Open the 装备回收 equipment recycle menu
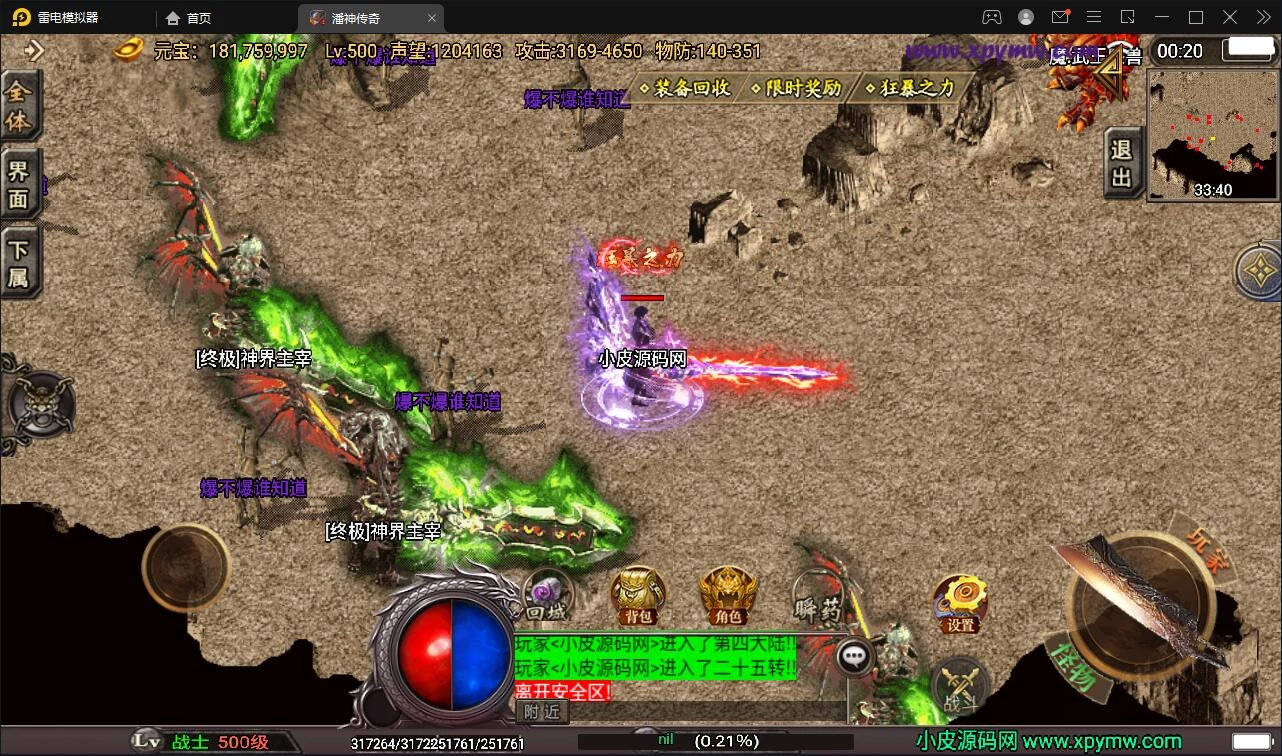1282x756 pixels. pyautogui.click(x=686, y=88)
